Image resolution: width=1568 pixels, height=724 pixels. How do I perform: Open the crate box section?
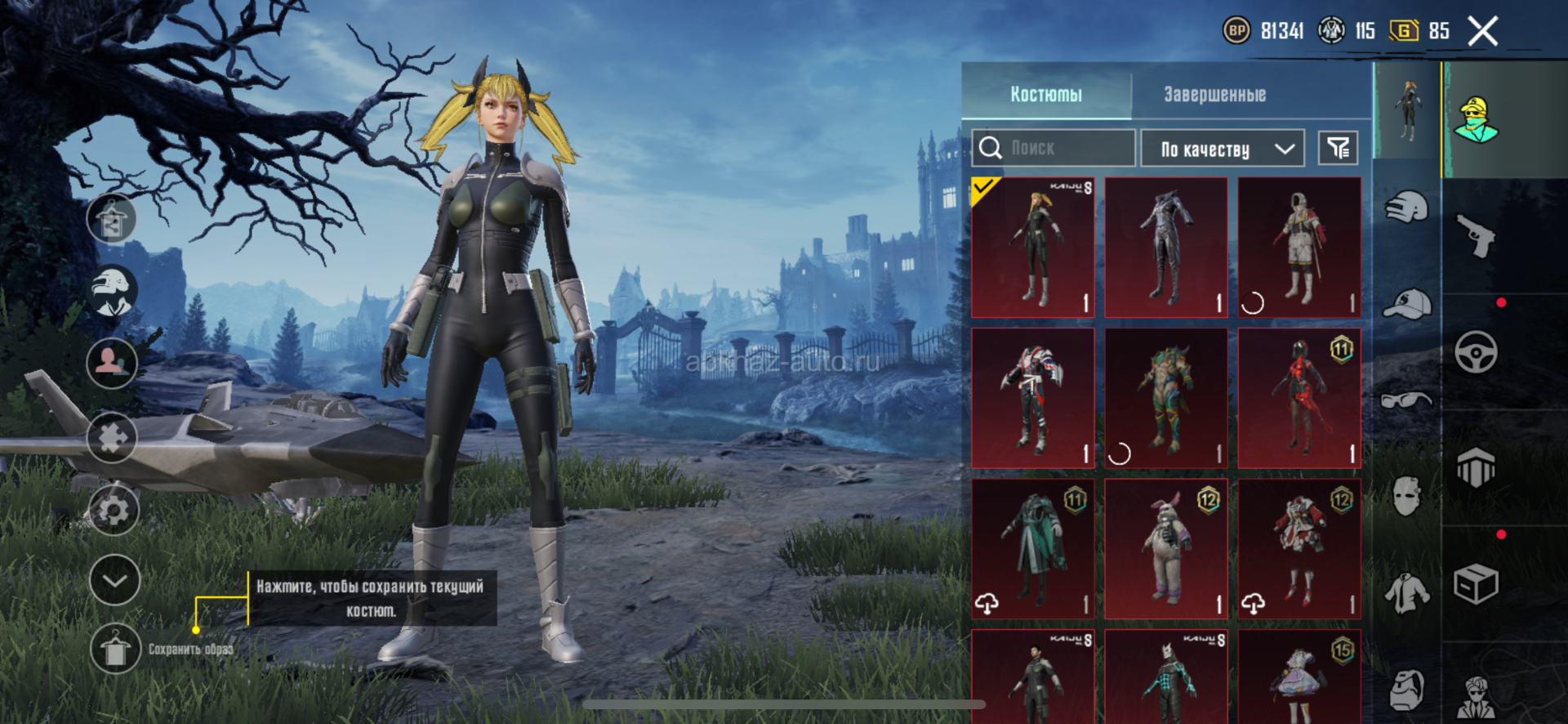1477,583
